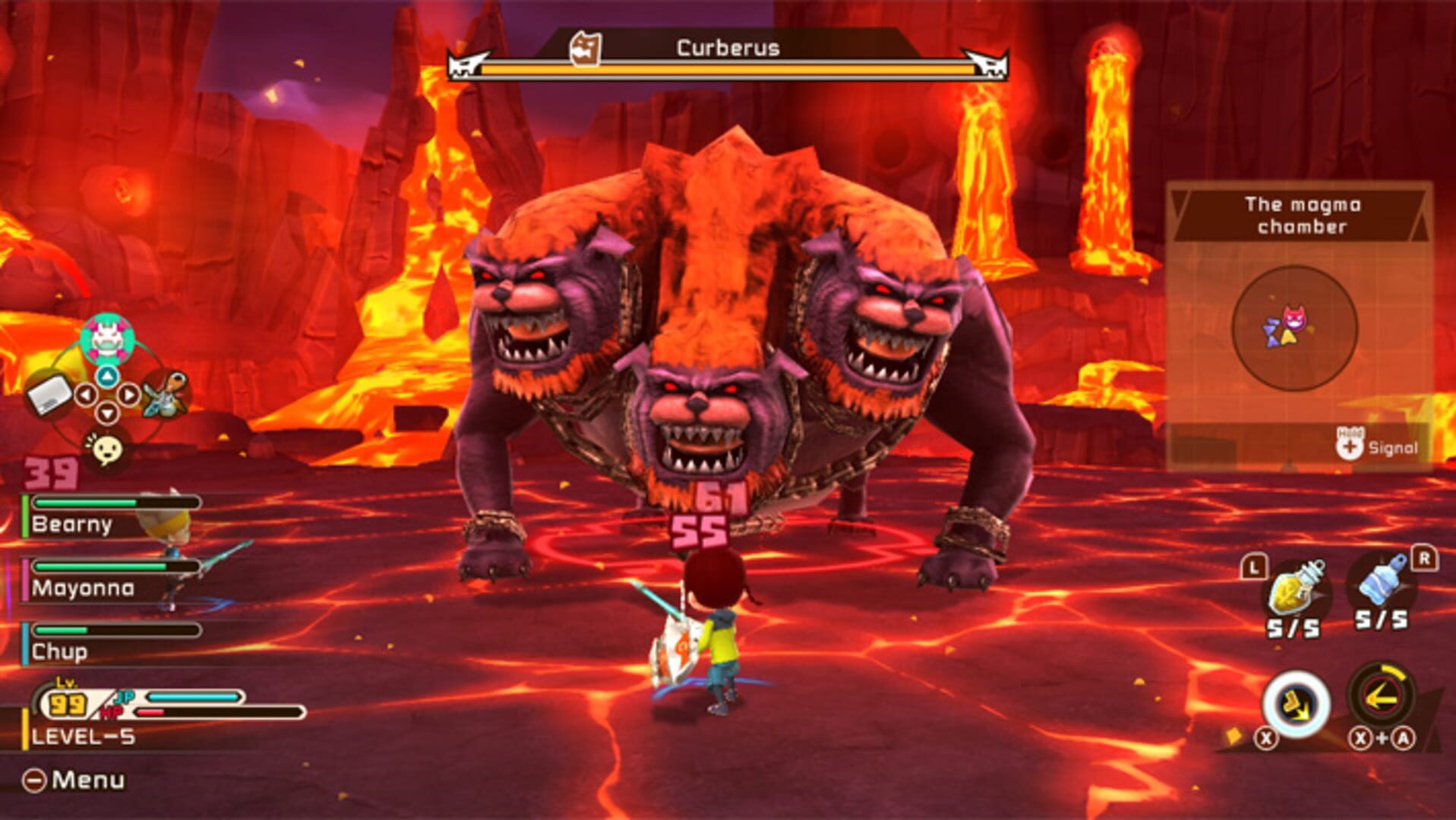Toggle the down arrow on the selector pad
This screenshot has height=820, width=1456.
tap(107, 412)
